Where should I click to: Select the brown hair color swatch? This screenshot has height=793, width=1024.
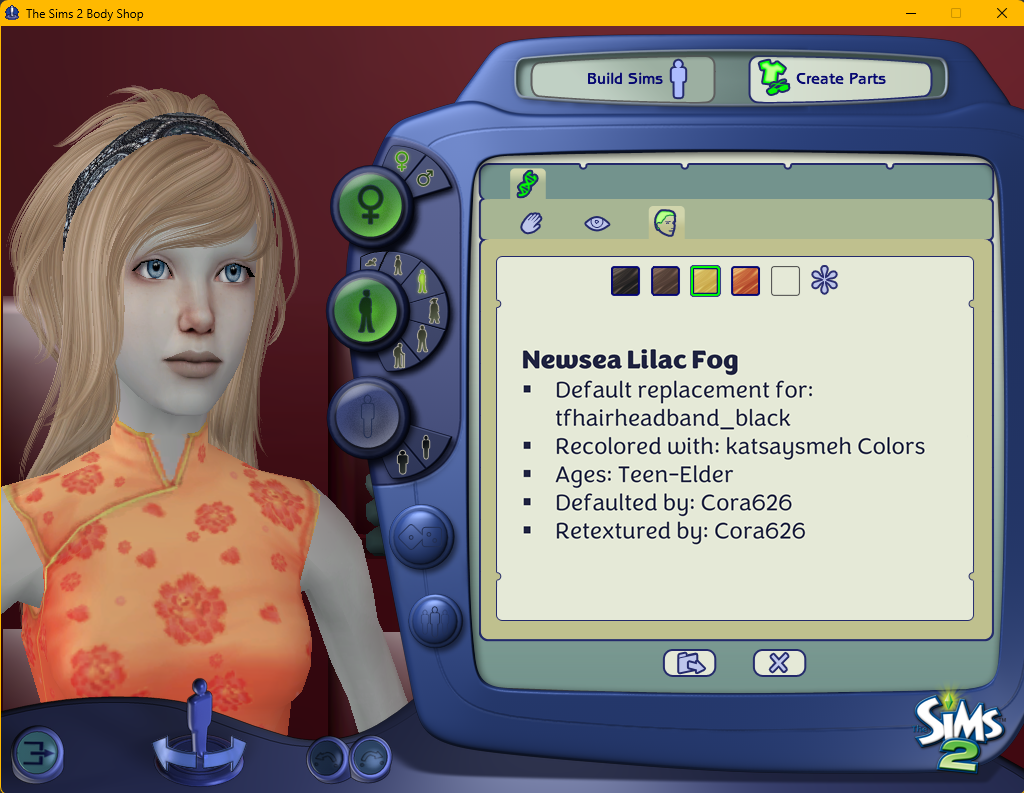(665, 281)
